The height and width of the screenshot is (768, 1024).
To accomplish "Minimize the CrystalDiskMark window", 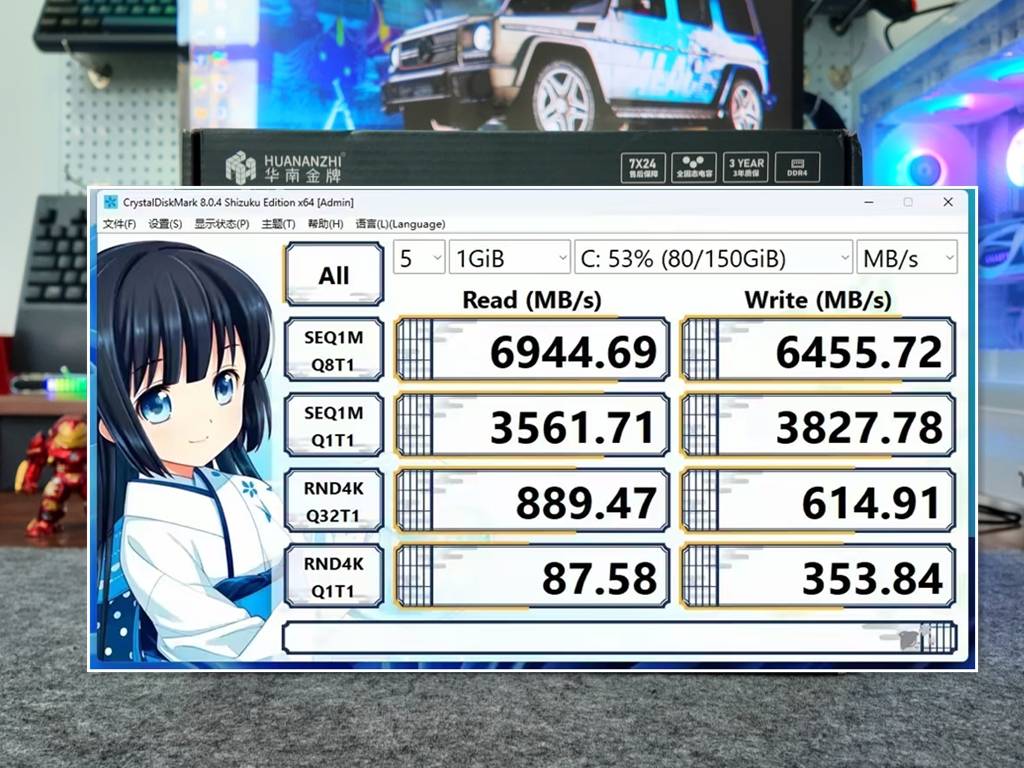I will point(867,202).
